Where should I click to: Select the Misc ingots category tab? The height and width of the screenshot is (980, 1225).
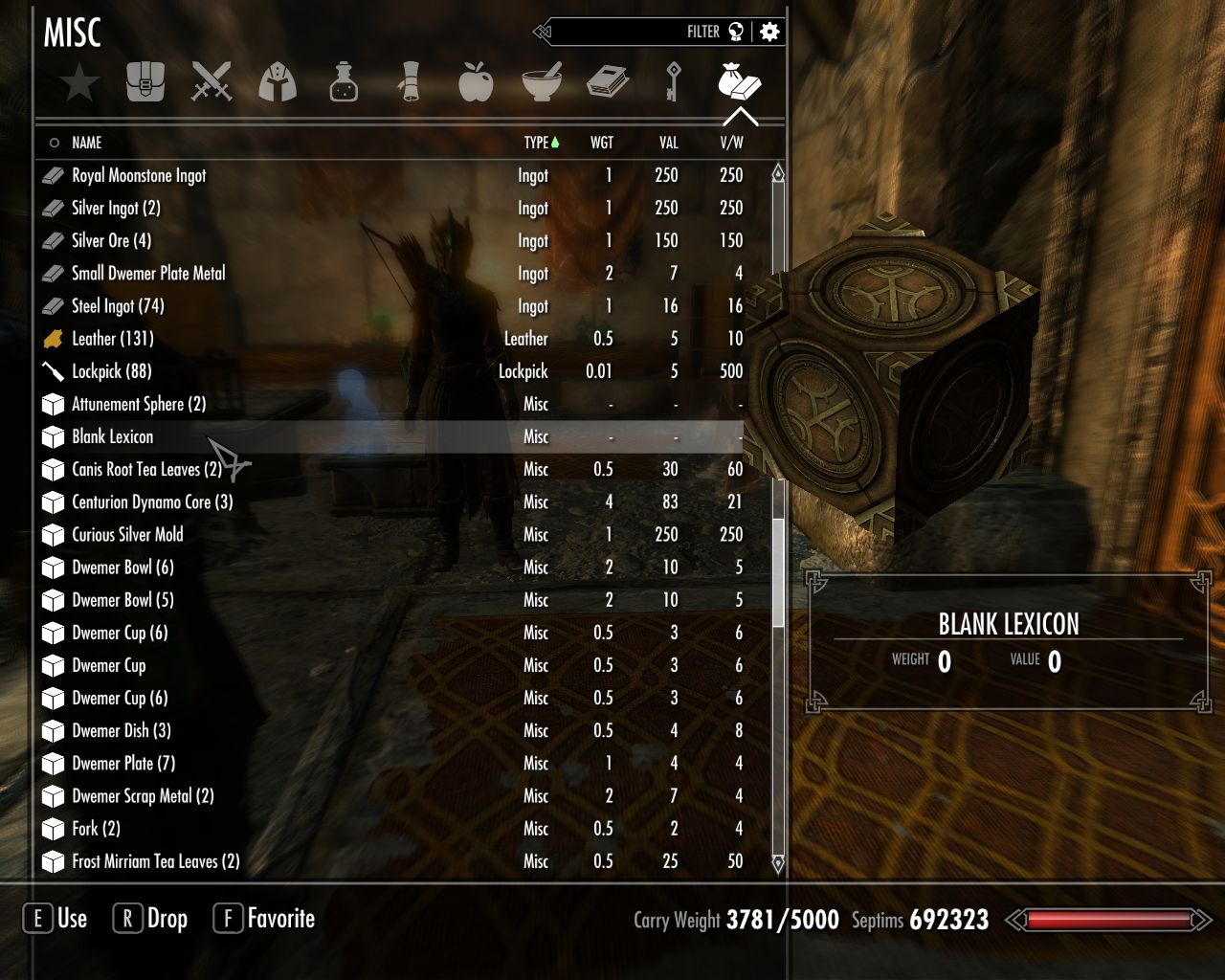[740, 83]
